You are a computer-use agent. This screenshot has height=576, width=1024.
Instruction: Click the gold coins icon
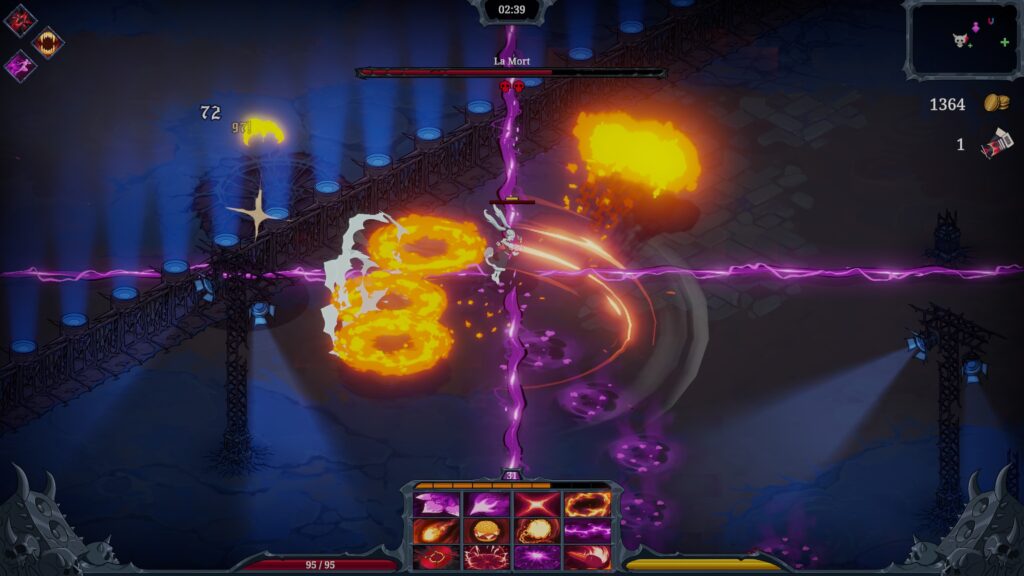995,103
